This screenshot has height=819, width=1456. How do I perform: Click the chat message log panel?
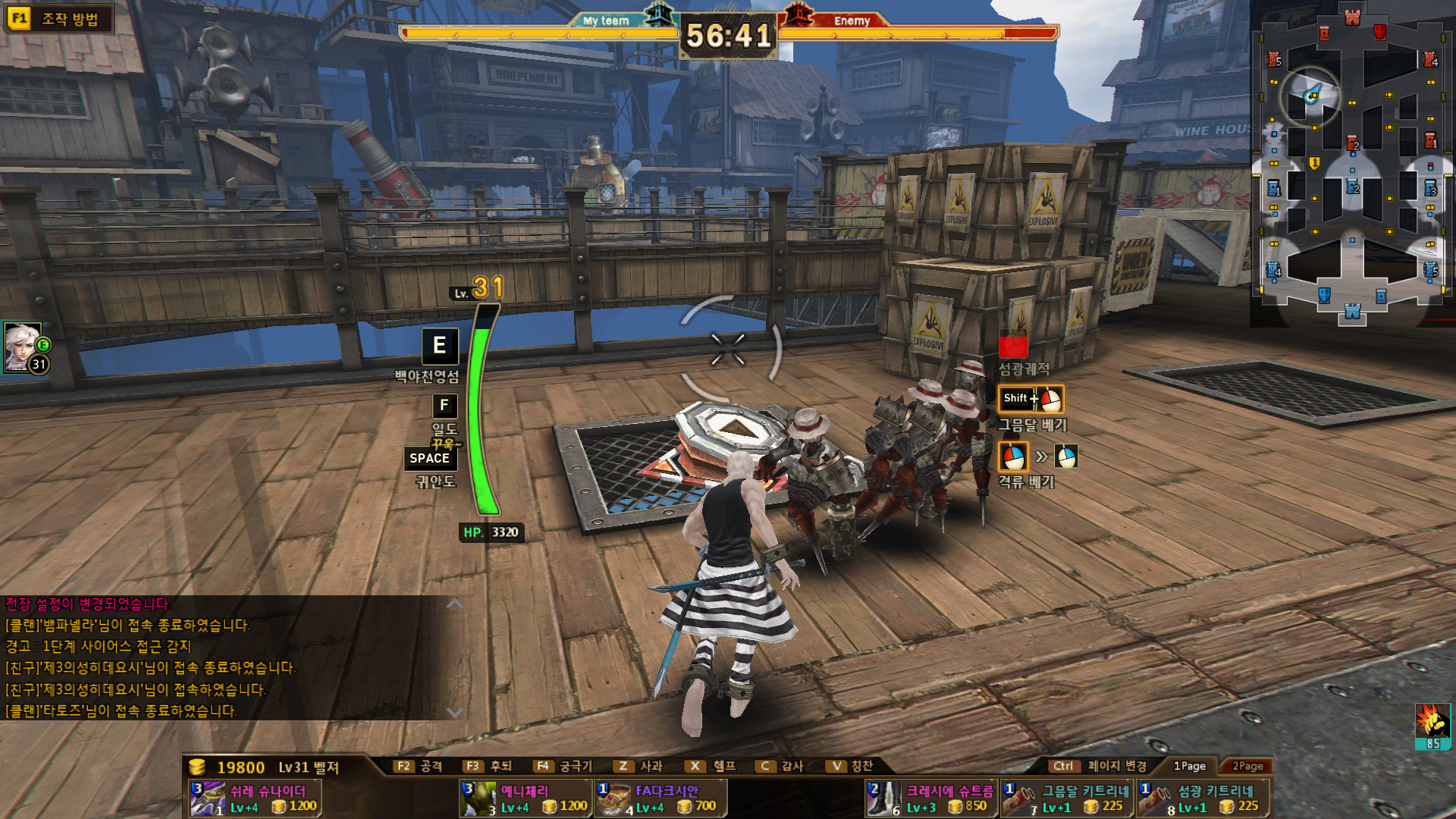(227, 657)
